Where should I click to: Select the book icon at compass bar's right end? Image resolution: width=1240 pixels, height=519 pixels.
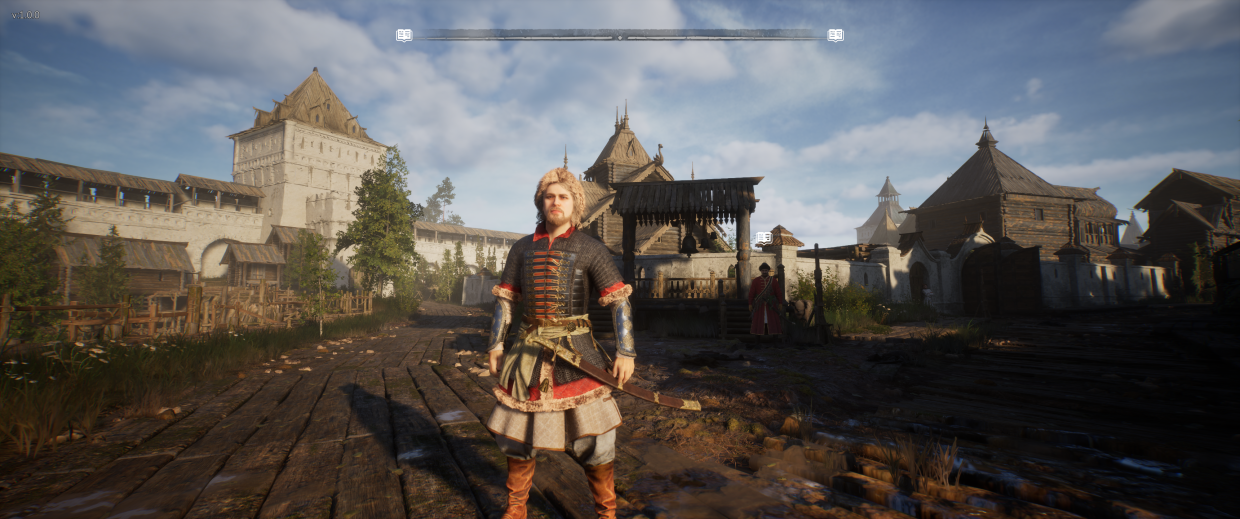coord(835,35)
